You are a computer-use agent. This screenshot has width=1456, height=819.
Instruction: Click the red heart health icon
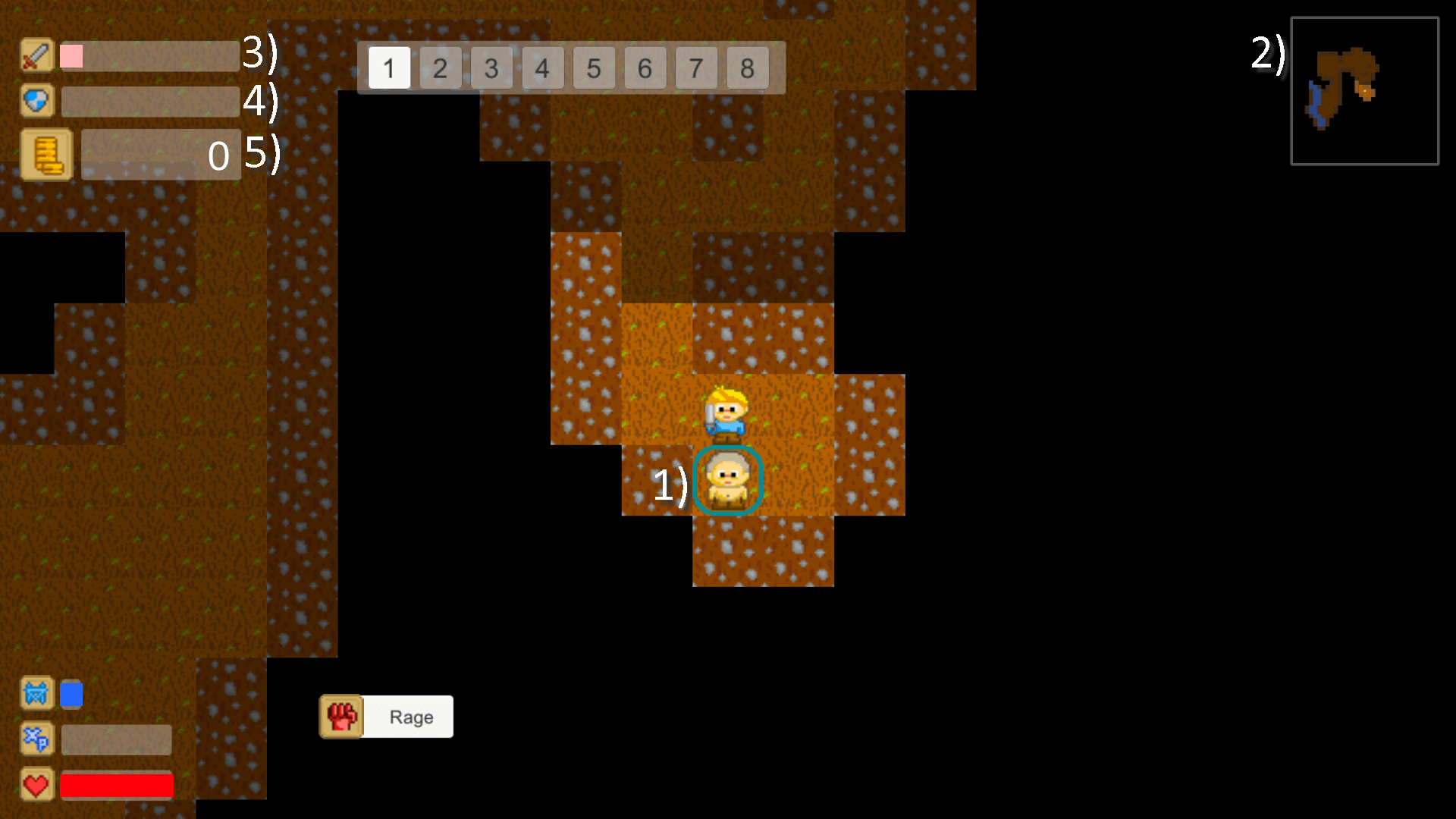(x=36, y=785)
